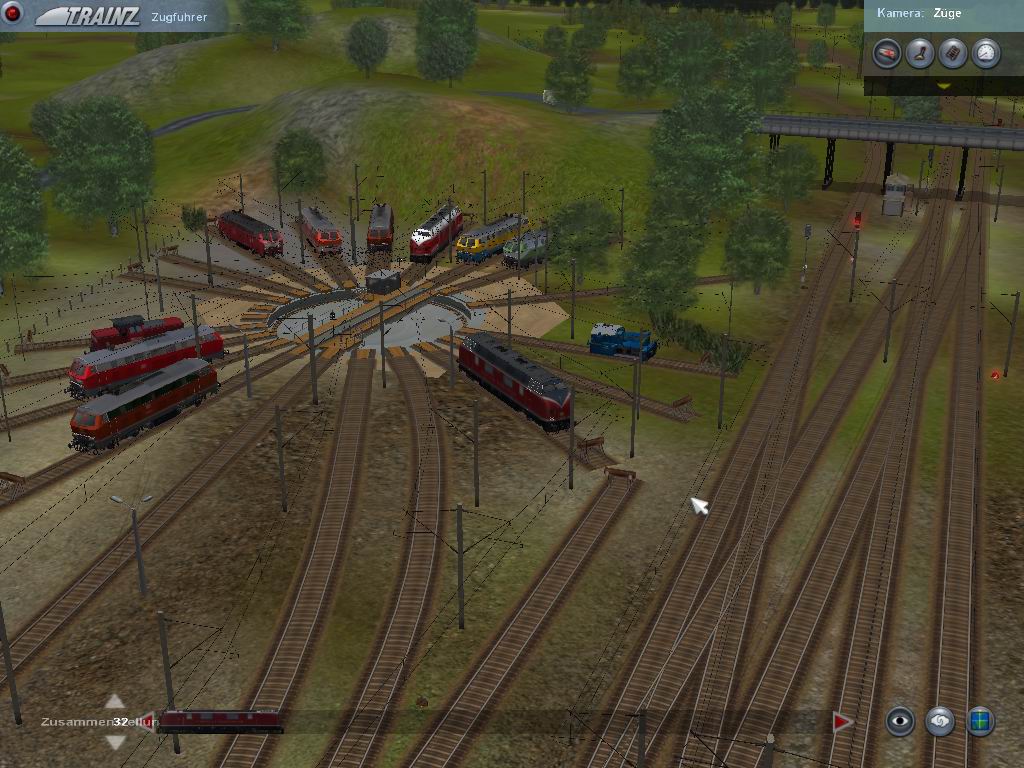Expand the yellow arrow under camera panel

(943, 86)
